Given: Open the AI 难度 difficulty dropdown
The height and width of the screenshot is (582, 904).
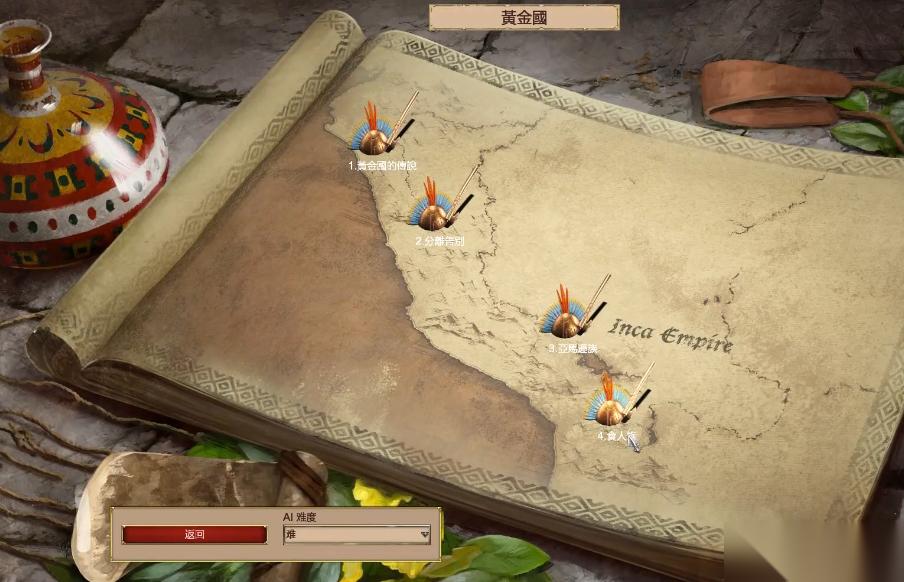Looking at the screenshot, I should click(357, 535).
